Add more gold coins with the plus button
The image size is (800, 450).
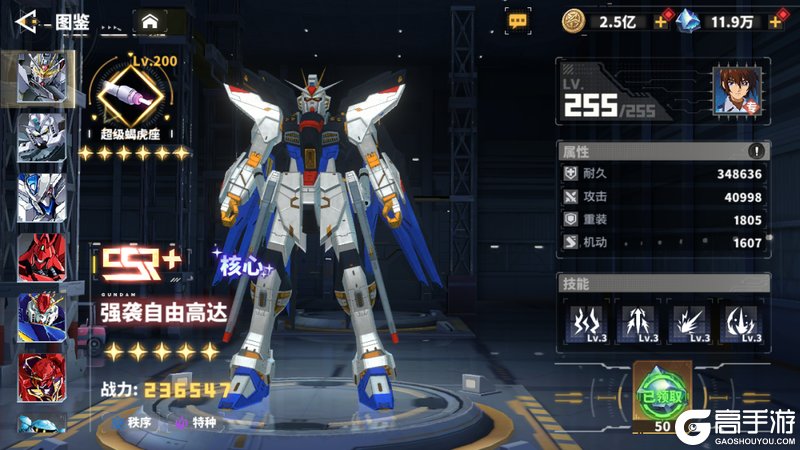[x=660, y=21]
